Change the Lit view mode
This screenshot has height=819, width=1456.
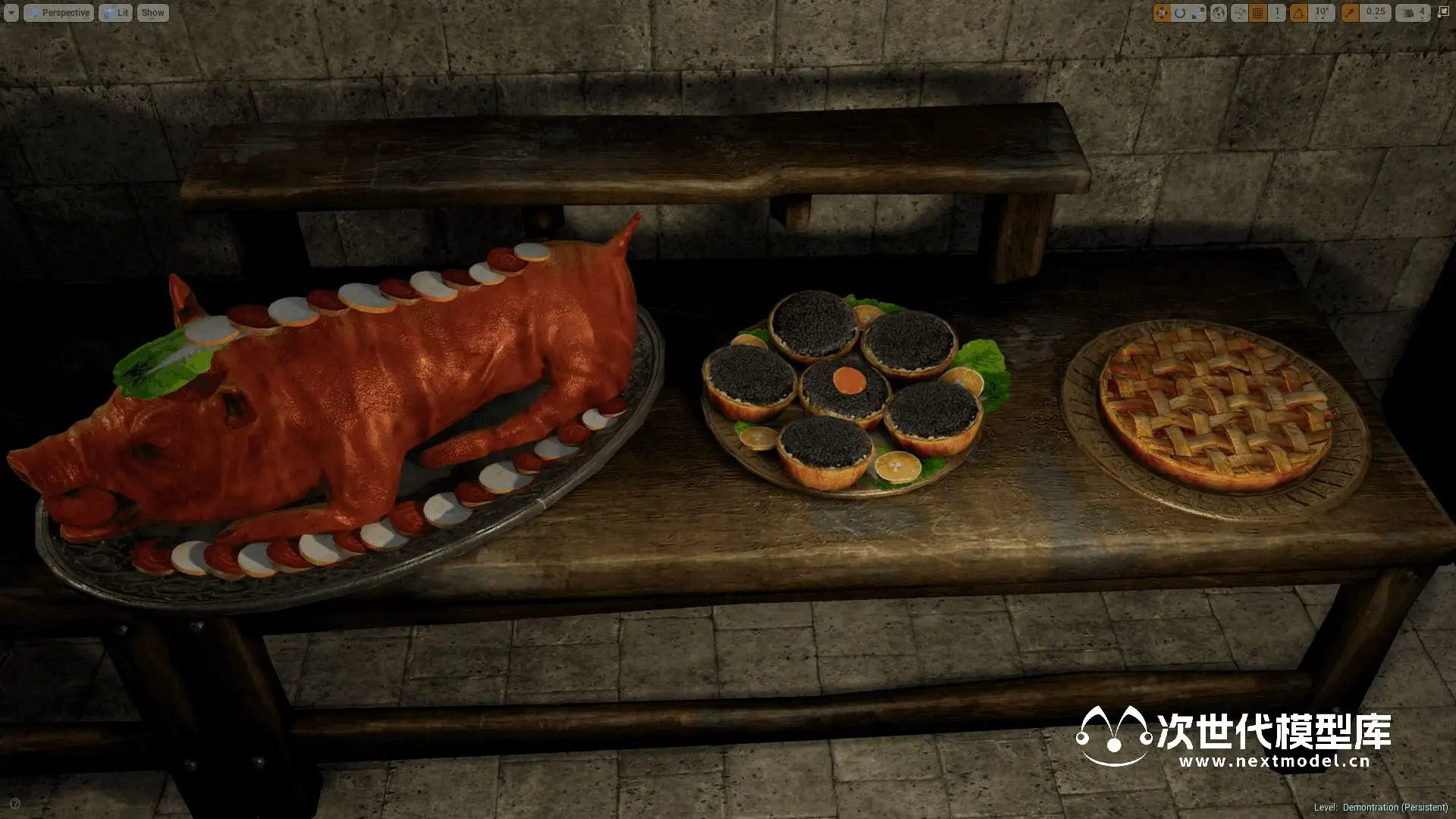point(115,13)
